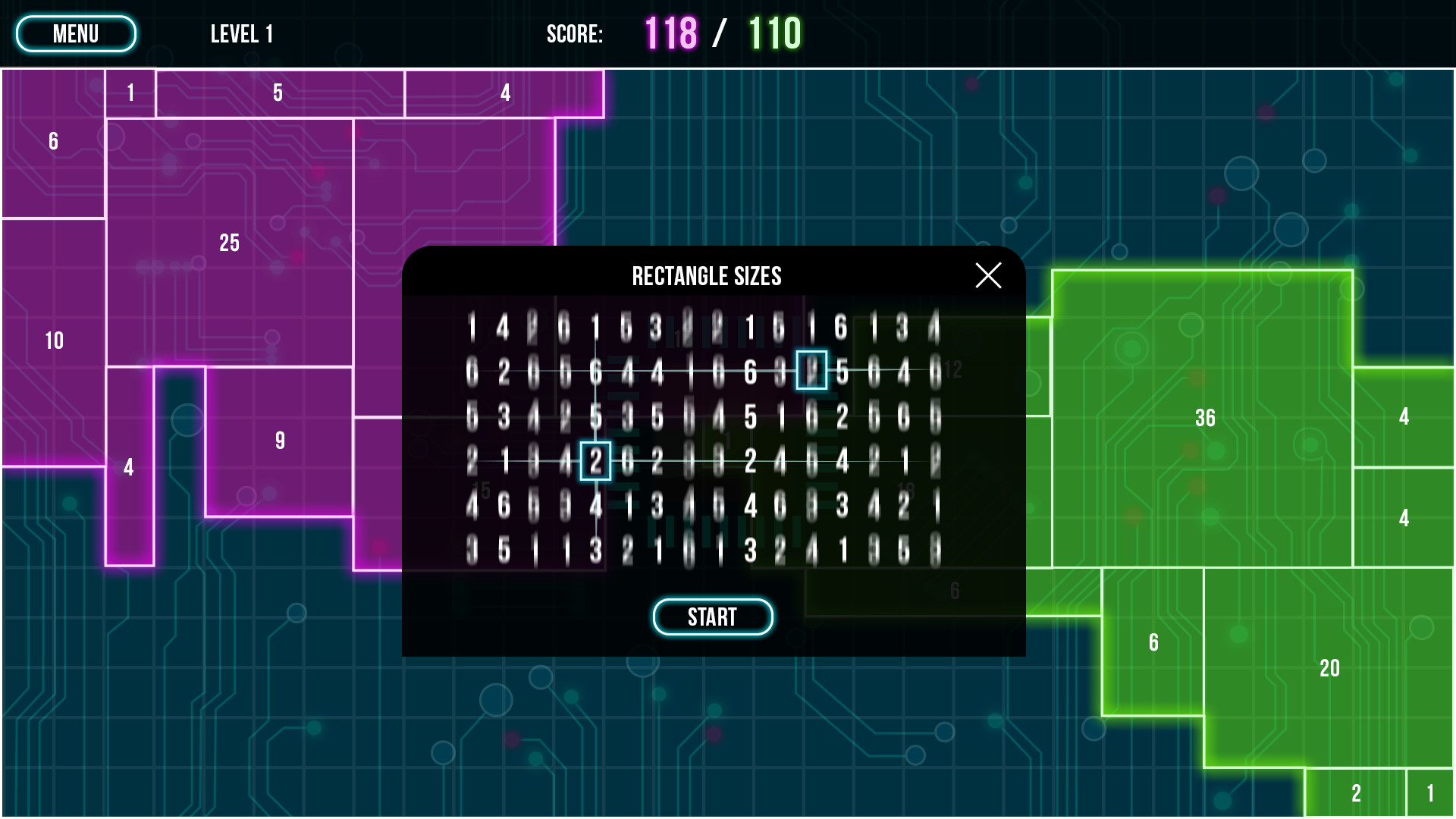Click the magenta region labeled 9
This screenshot has width=1456, height=819.
(x=280, y=438)
